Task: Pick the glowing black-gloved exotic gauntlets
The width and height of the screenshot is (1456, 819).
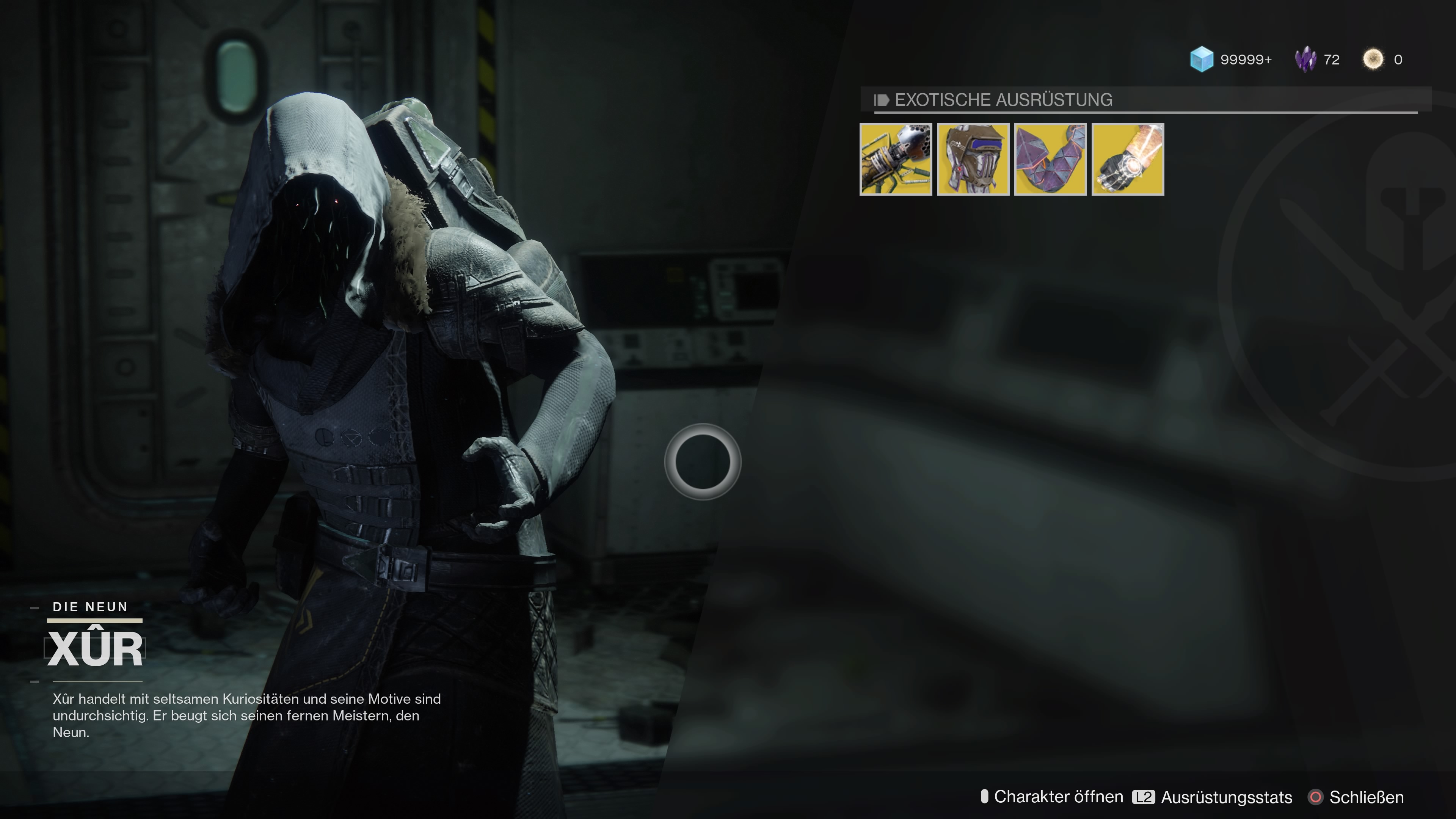Action: coord(1128,159)
